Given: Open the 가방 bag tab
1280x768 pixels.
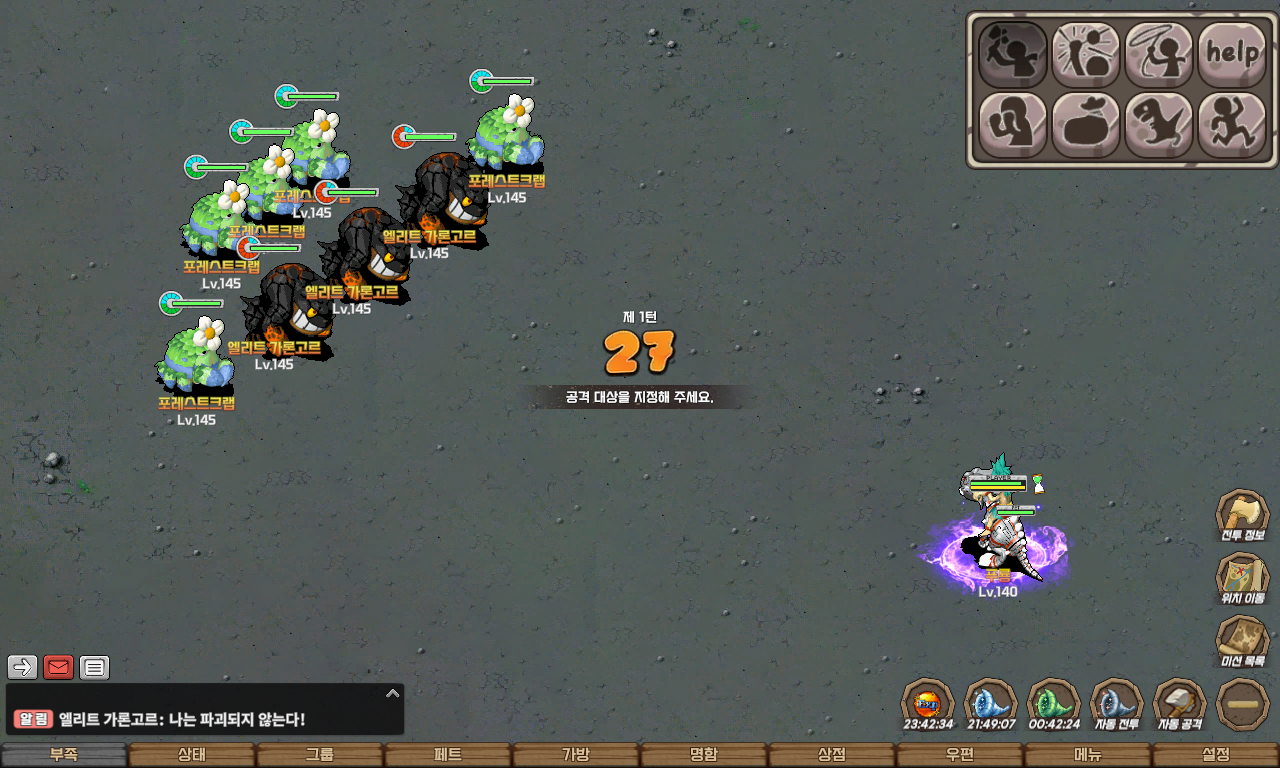Looking at the screenshot, I should [576, 755].
